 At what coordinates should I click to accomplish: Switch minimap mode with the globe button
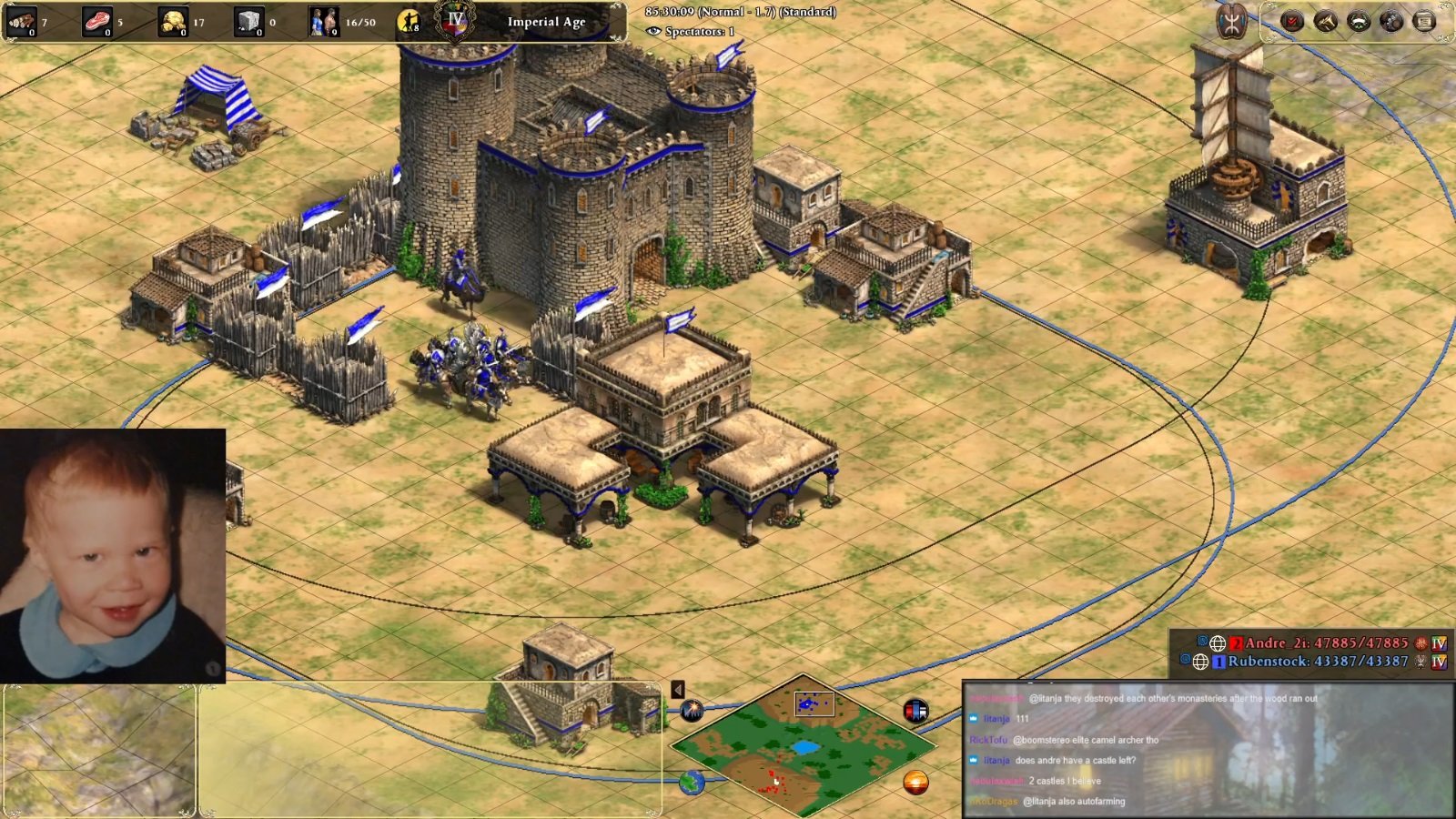tap(692, 782)
